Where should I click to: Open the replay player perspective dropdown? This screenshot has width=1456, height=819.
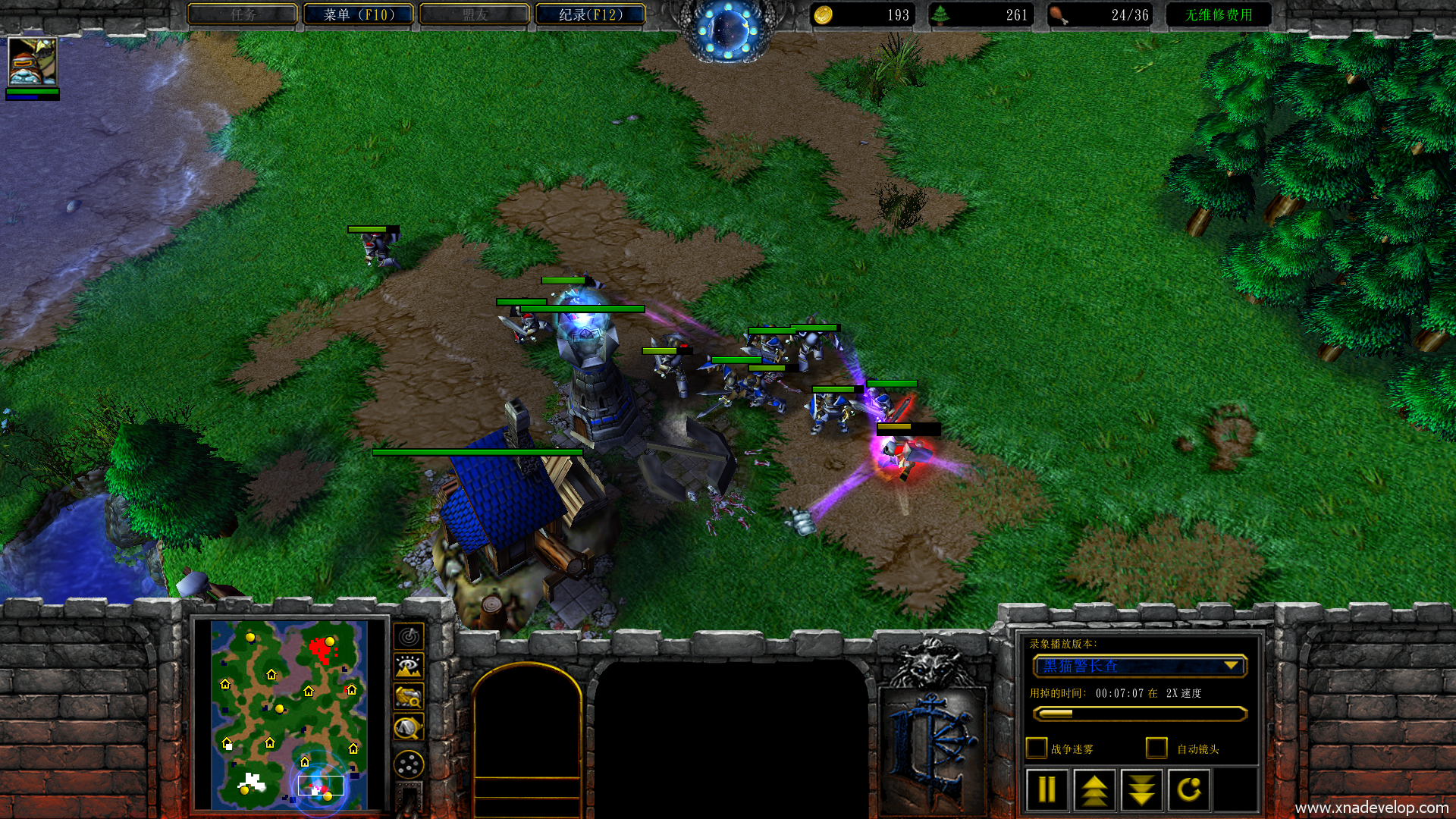(1232, 666)
